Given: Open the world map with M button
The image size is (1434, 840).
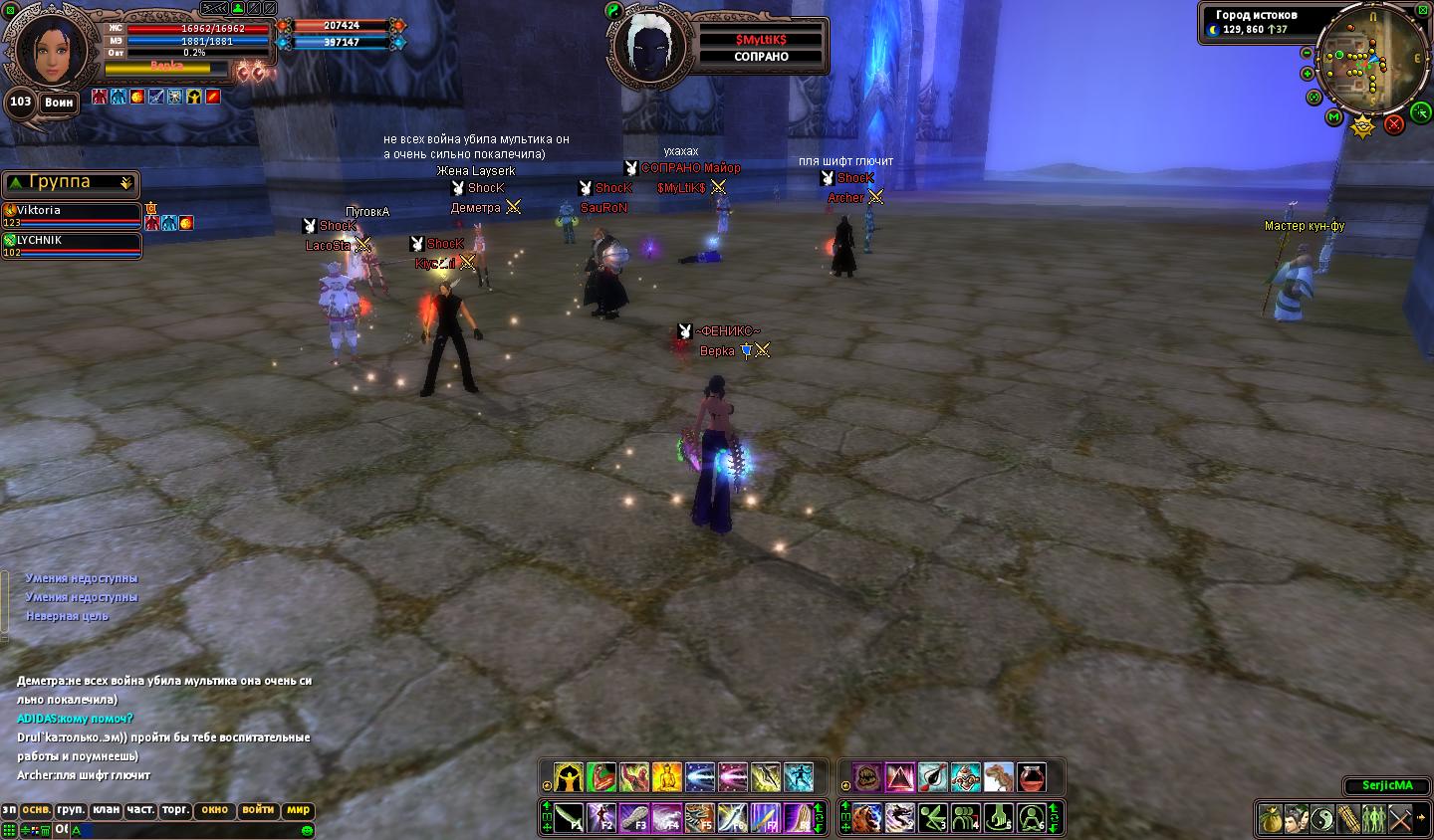Looking at the screenshot, I should 1334,117.
